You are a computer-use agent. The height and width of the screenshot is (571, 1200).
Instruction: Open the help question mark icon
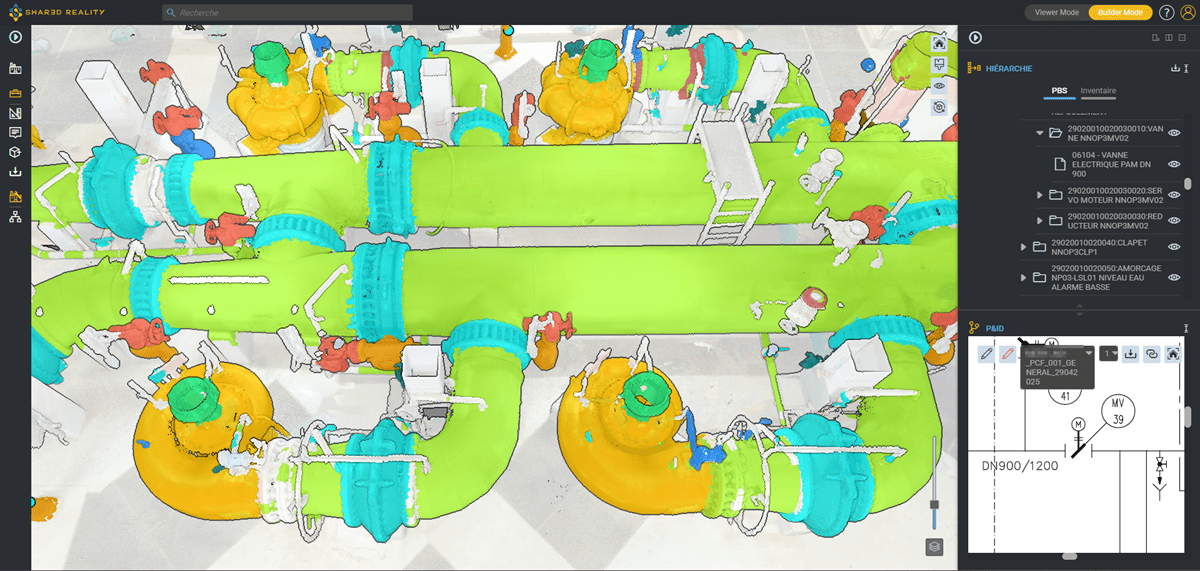[1166, 12]
